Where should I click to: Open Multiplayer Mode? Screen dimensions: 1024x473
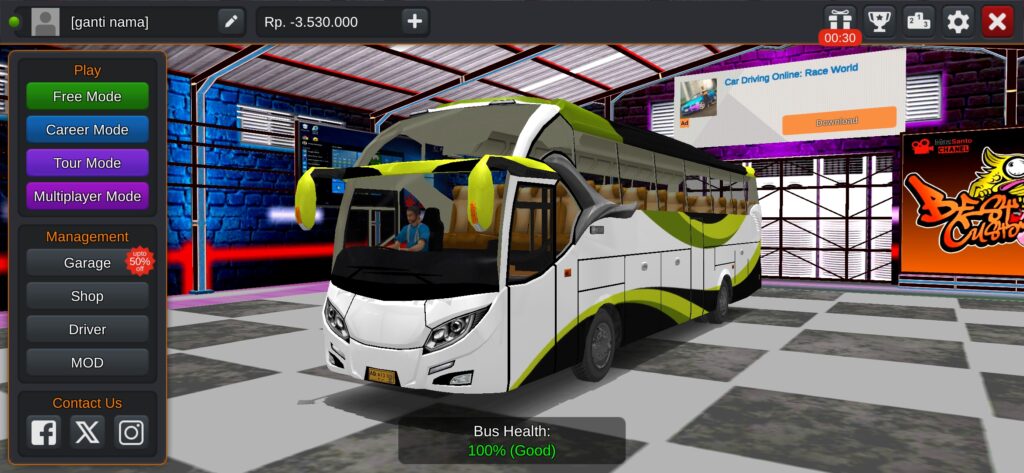click(87, 196)
